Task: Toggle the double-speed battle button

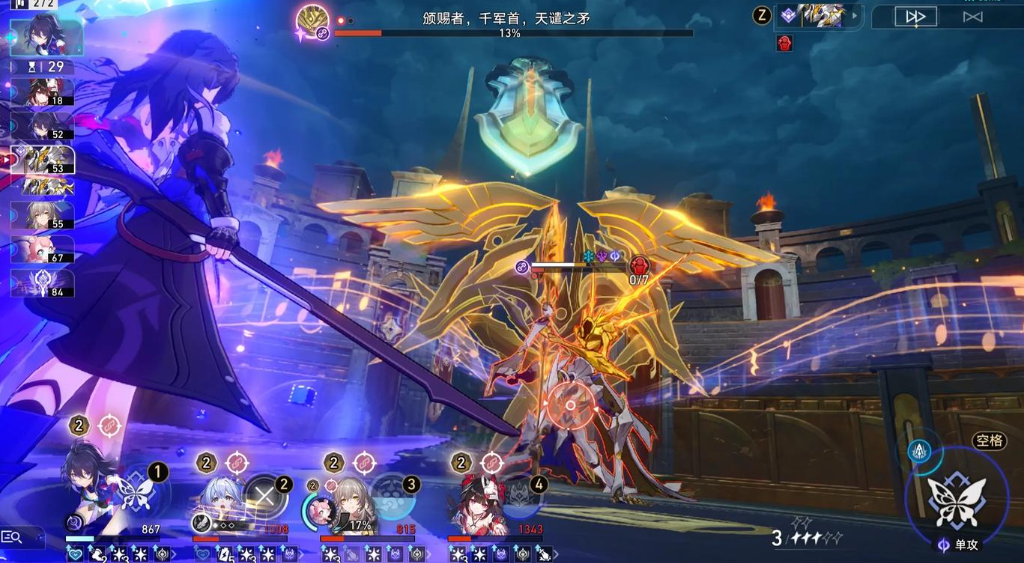Action: tap(915, 16)
